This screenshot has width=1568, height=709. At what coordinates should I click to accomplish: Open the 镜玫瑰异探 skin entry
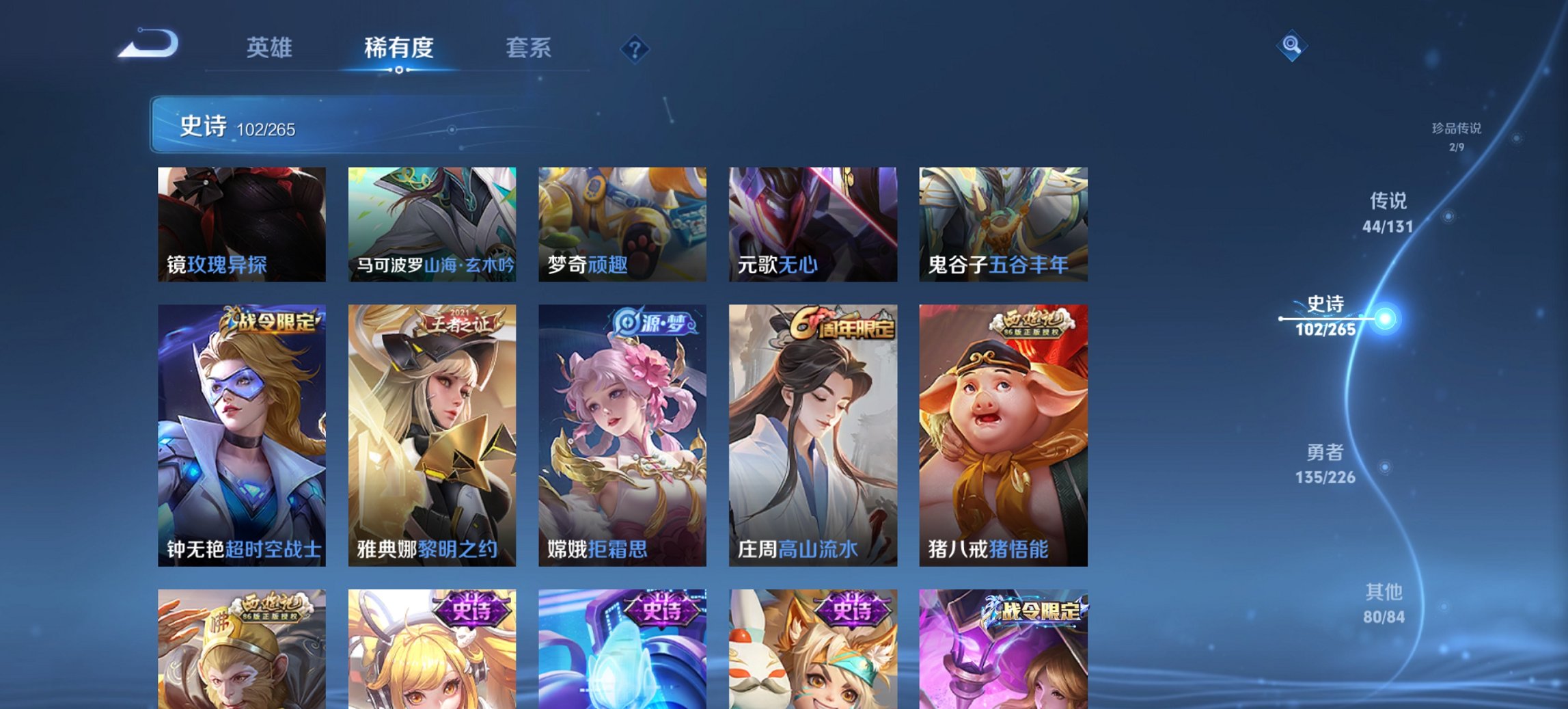pos(240,224)
